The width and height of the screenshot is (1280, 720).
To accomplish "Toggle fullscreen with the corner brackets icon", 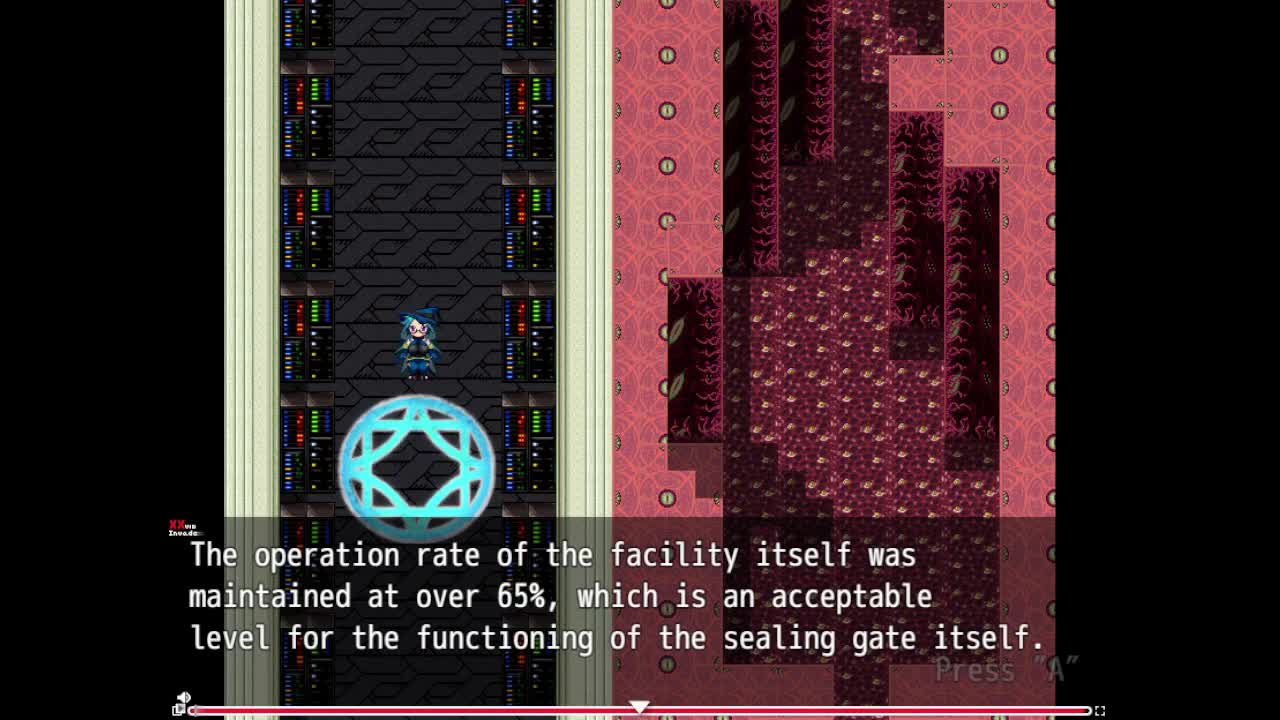I will 1099,711.
